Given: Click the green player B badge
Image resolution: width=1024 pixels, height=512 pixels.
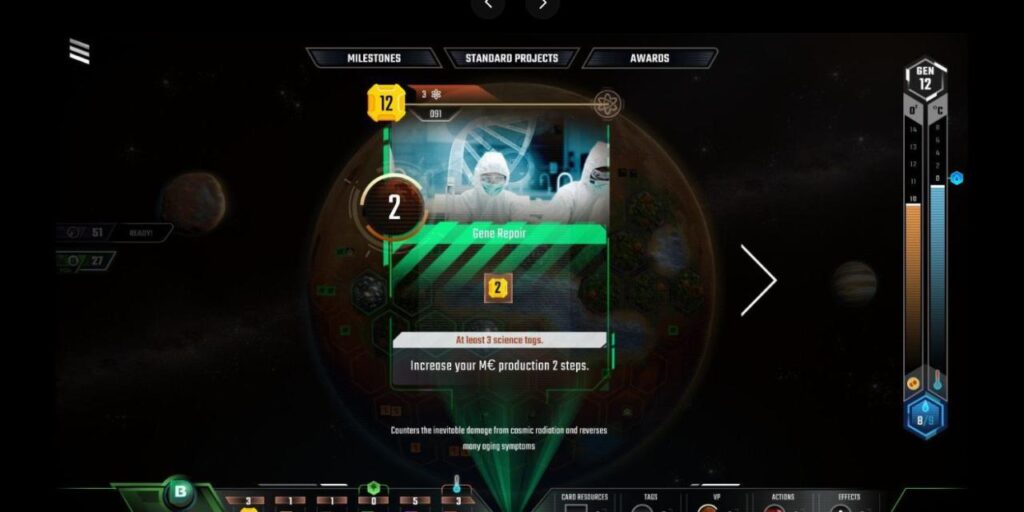Looking at the screenshot, I should point(180,492).
